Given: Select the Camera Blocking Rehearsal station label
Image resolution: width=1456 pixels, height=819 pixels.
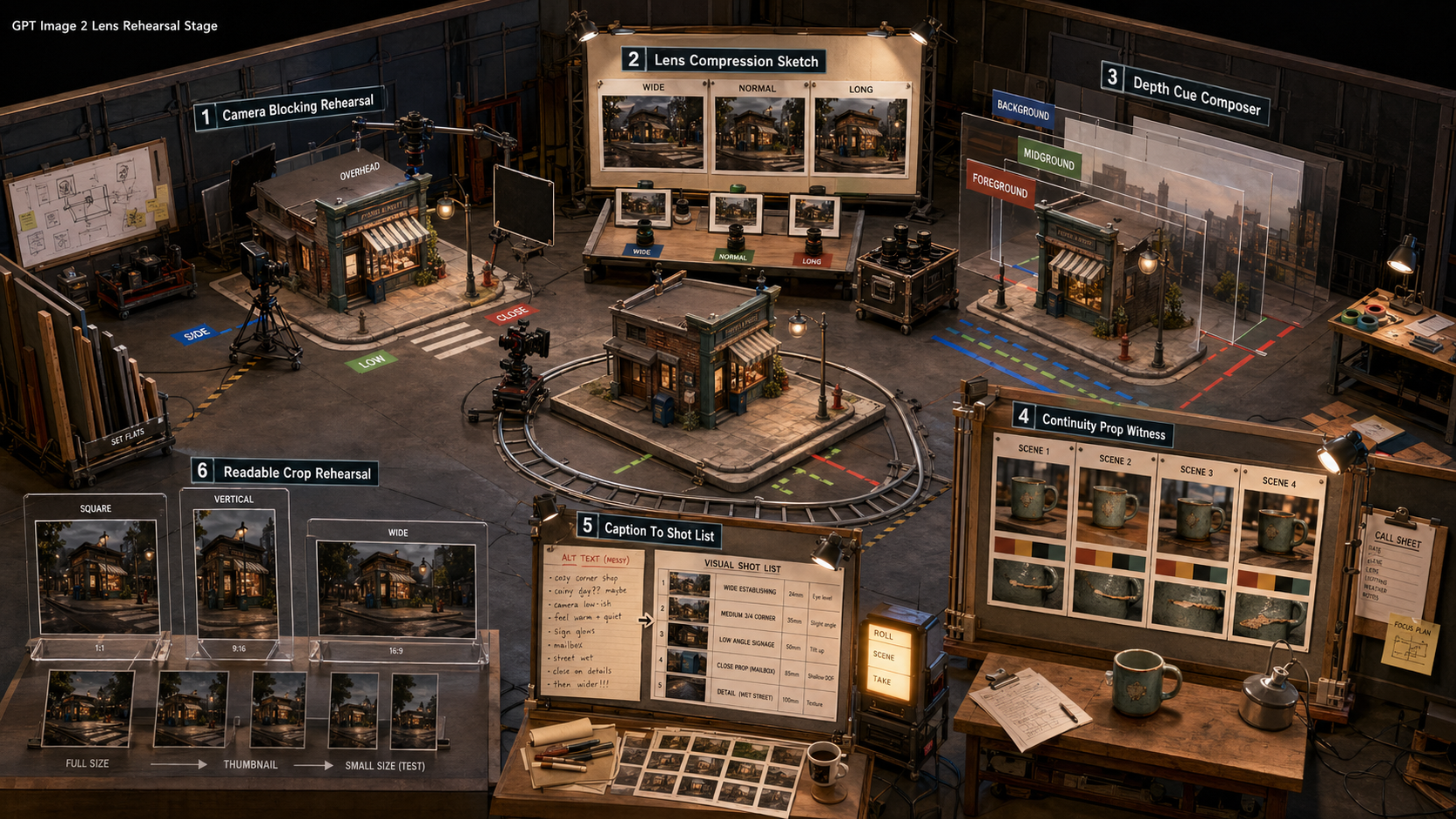Looking at the screenshot, I should pos(289,109).
